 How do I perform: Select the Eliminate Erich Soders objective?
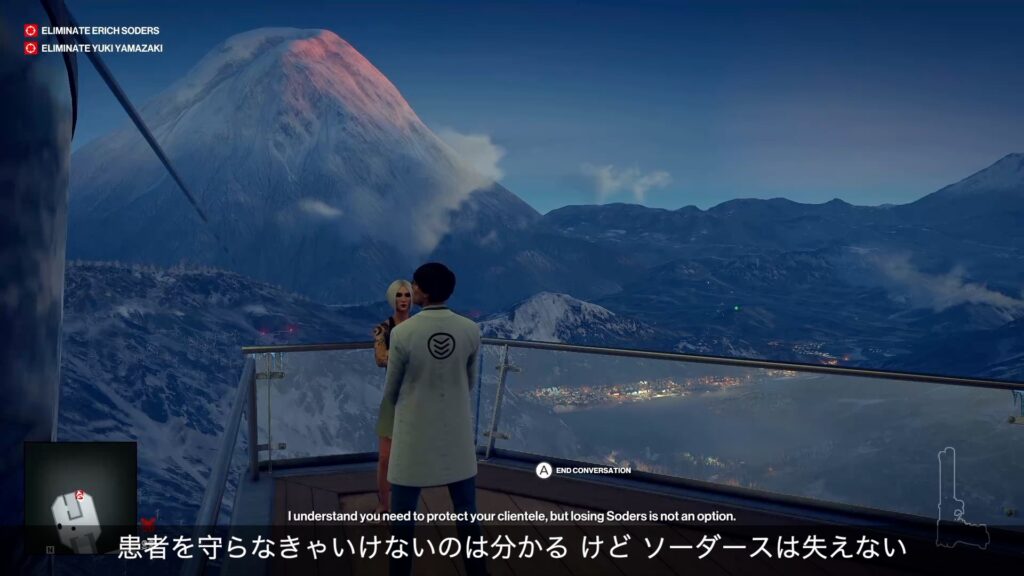(x=99, y=31)
